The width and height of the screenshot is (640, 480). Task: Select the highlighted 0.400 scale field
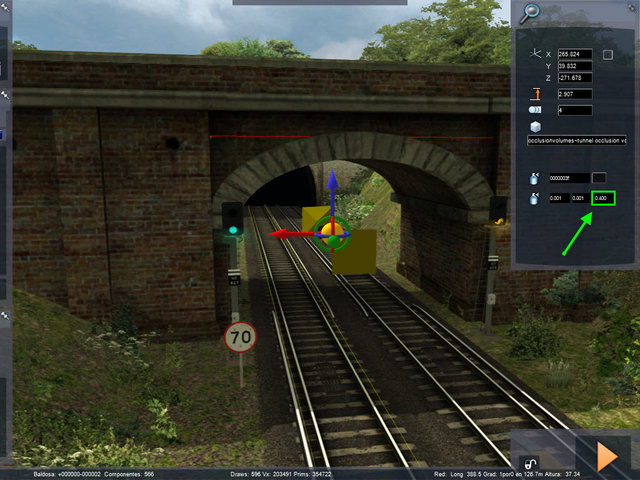(603, 199)
